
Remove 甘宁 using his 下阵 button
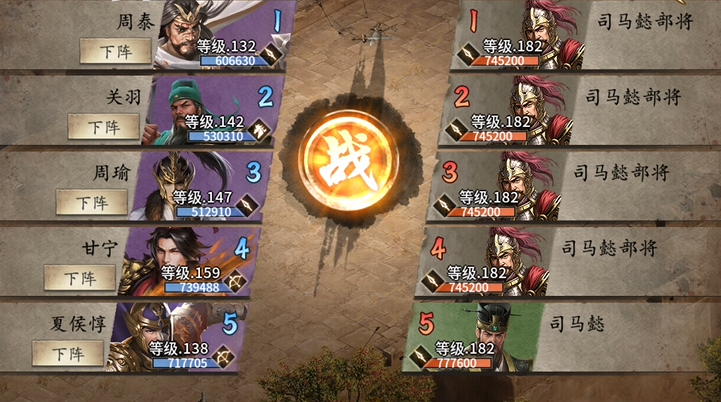(80, 277)
